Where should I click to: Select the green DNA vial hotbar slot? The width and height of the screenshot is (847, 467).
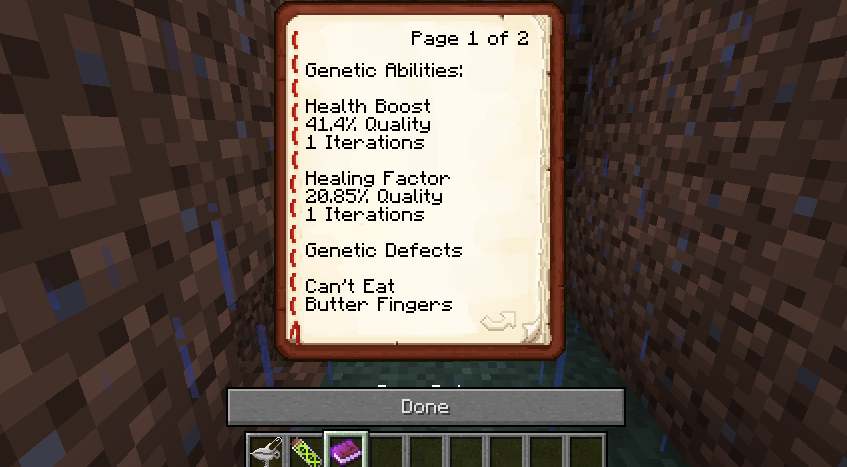click(x=306, y=453)
